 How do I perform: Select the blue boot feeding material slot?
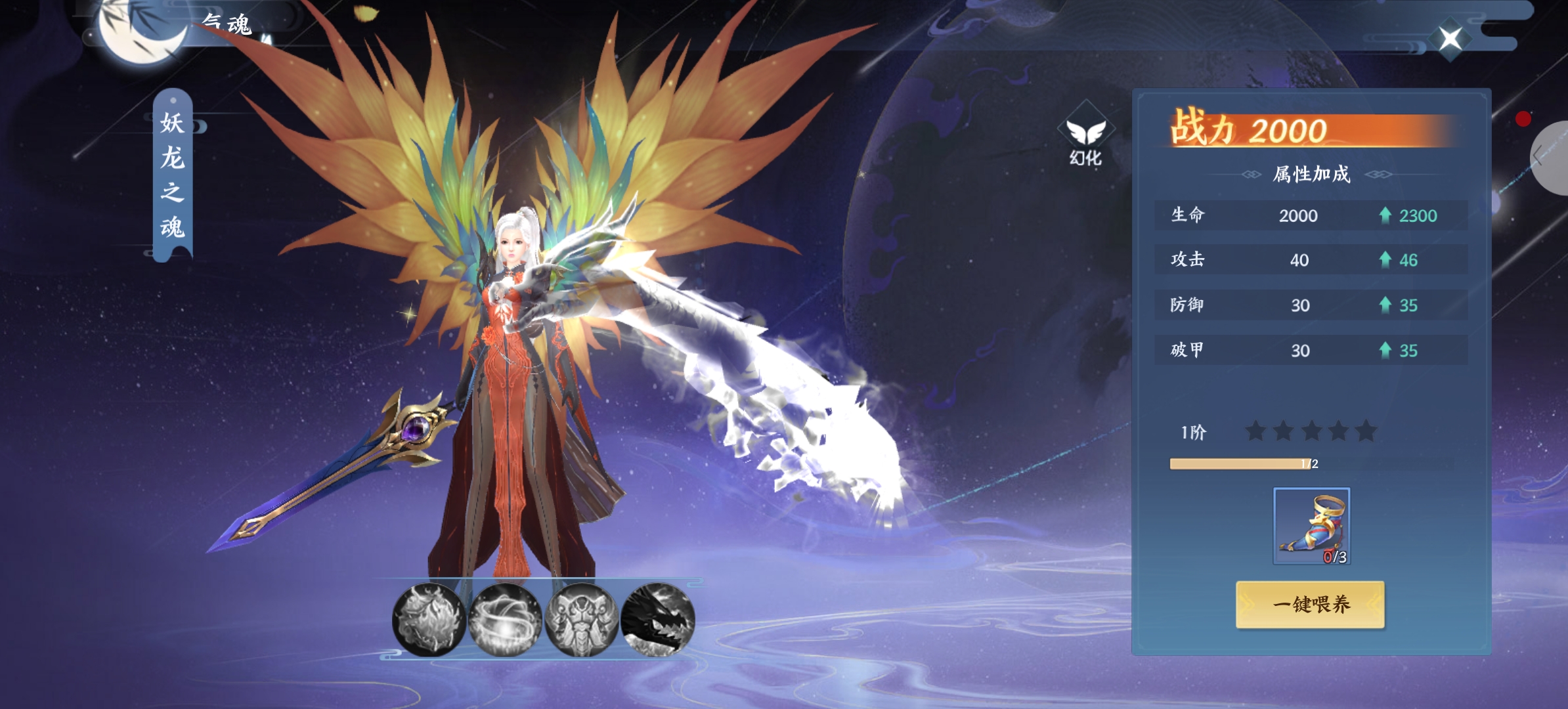[x=1311, y=526]
